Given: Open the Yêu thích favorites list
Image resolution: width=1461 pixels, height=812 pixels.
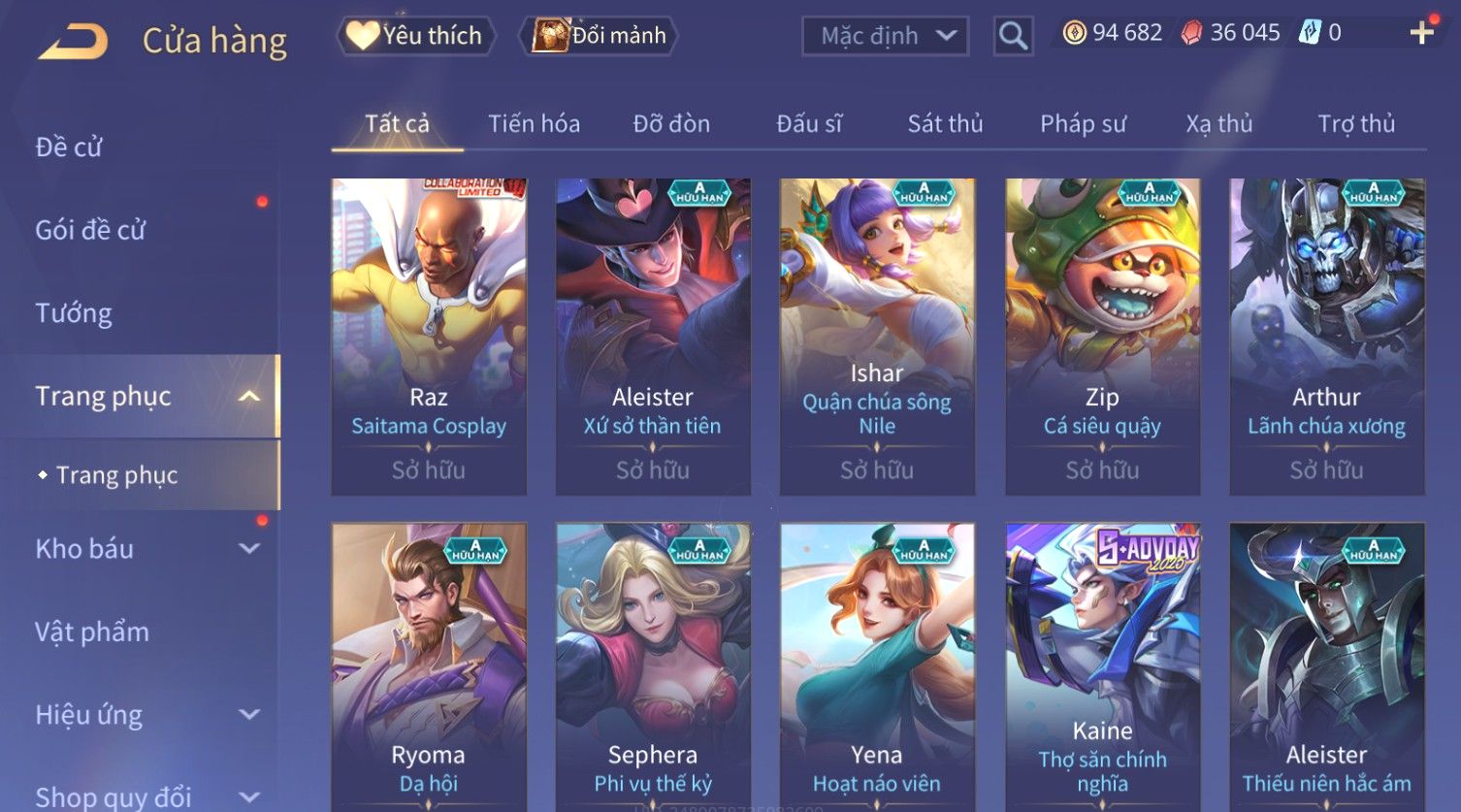Looking at the screenshot, I should click(x=416, y=36).
